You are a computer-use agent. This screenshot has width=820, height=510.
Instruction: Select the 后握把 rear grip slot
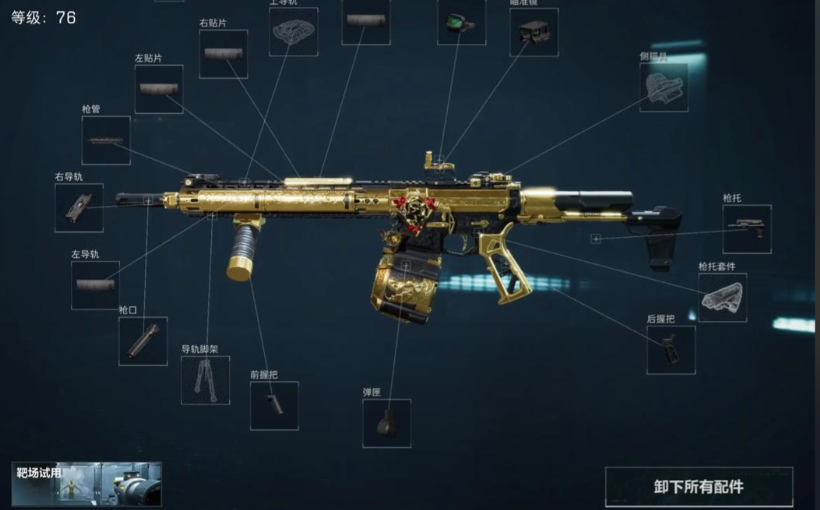tap(671, 350)
